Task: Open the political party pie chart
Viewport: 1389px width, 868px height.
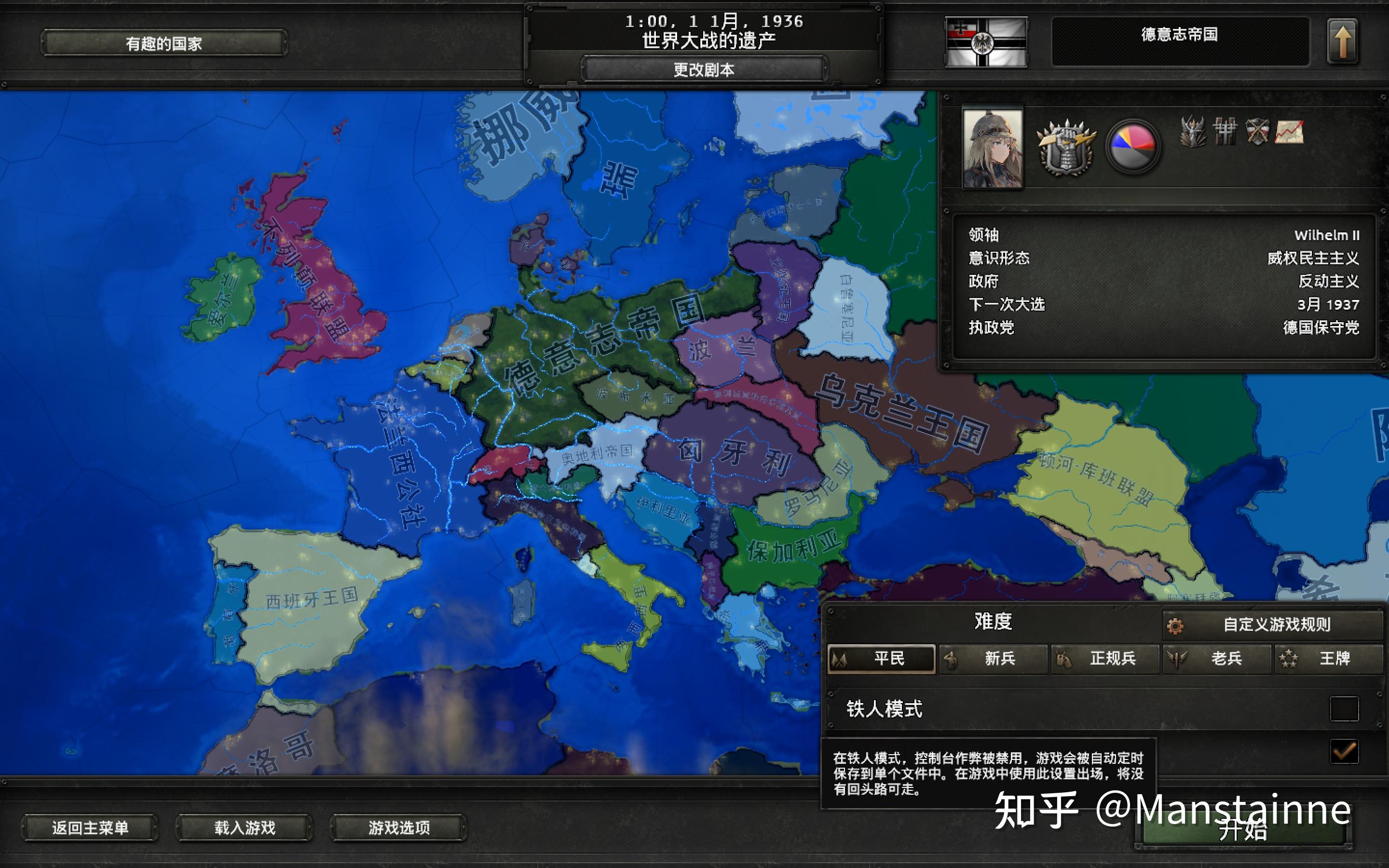Action: click(1133, 147)
